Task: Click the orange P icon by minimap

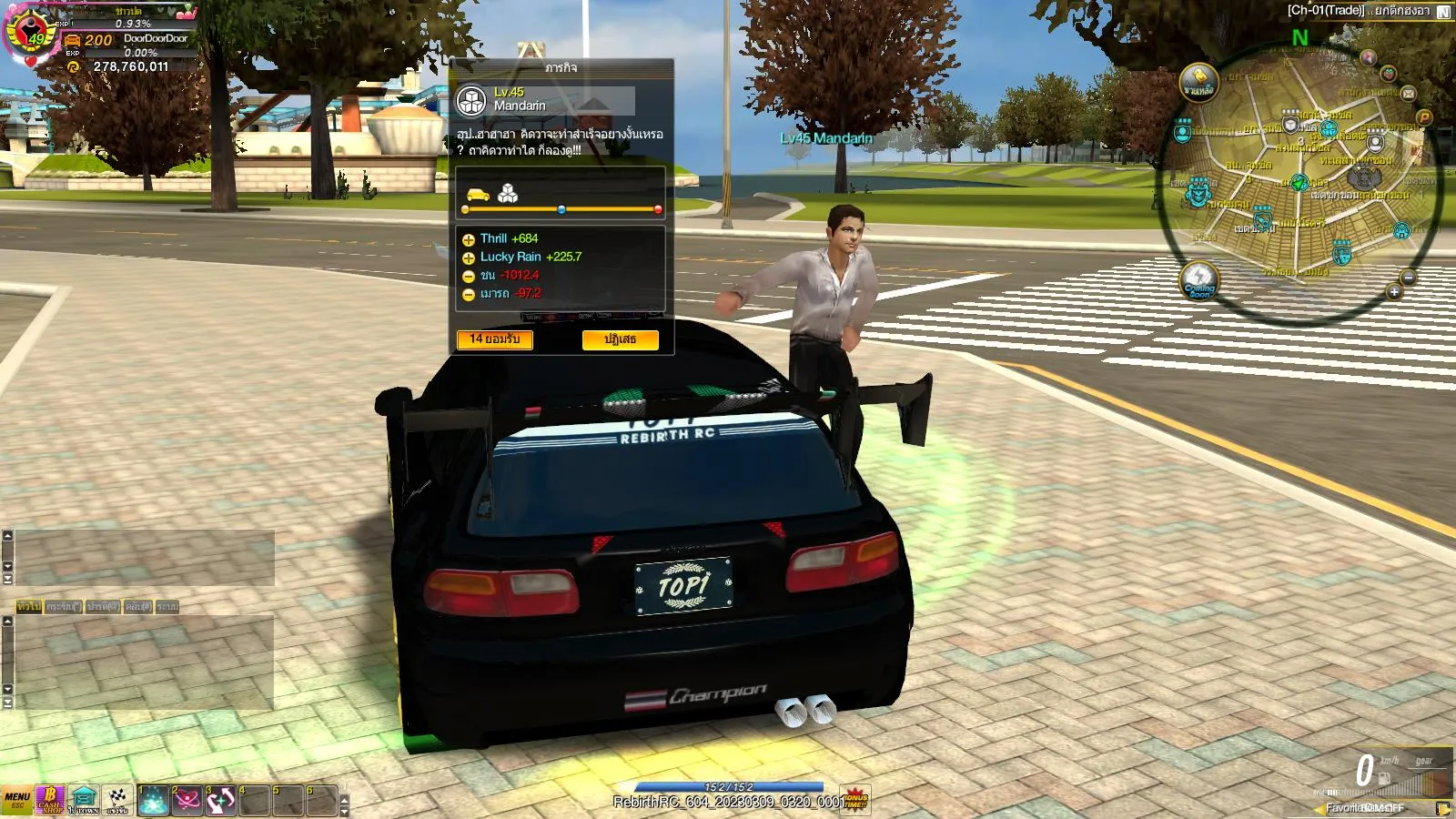Action: click(x=1424, y=117)
